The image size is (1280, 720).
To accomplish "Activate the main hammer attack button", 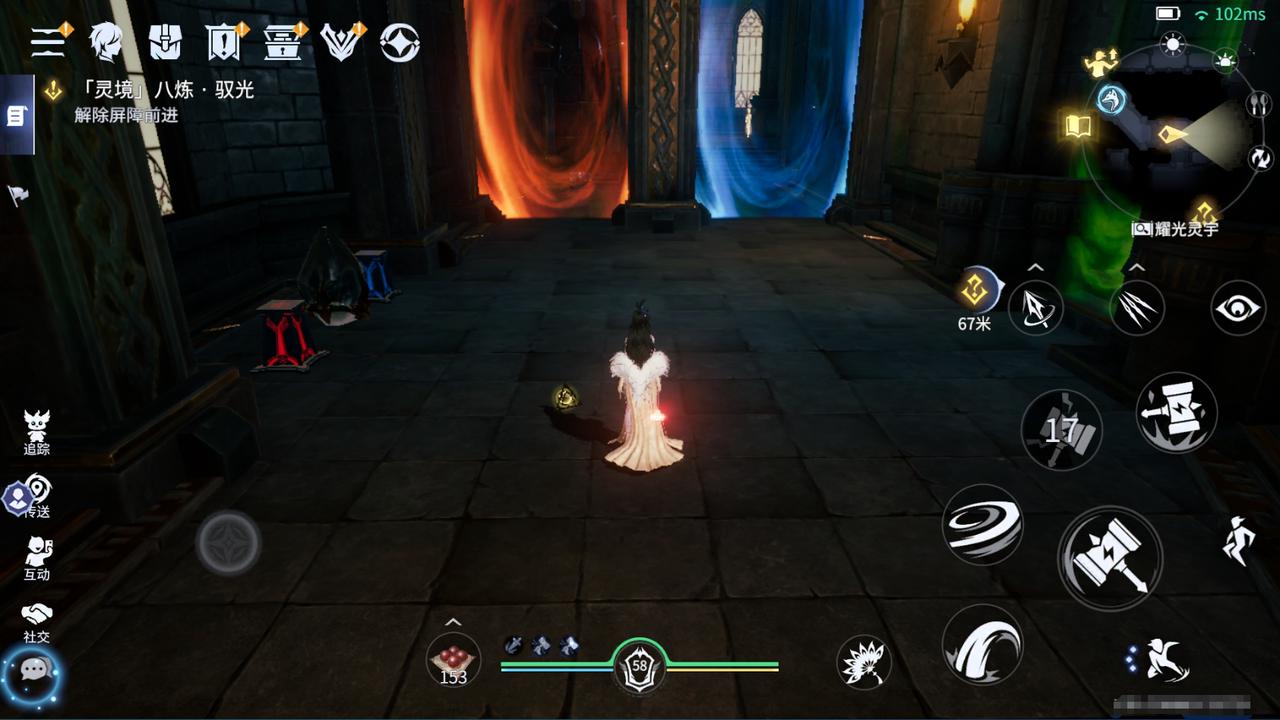I will pos(1109,556).
